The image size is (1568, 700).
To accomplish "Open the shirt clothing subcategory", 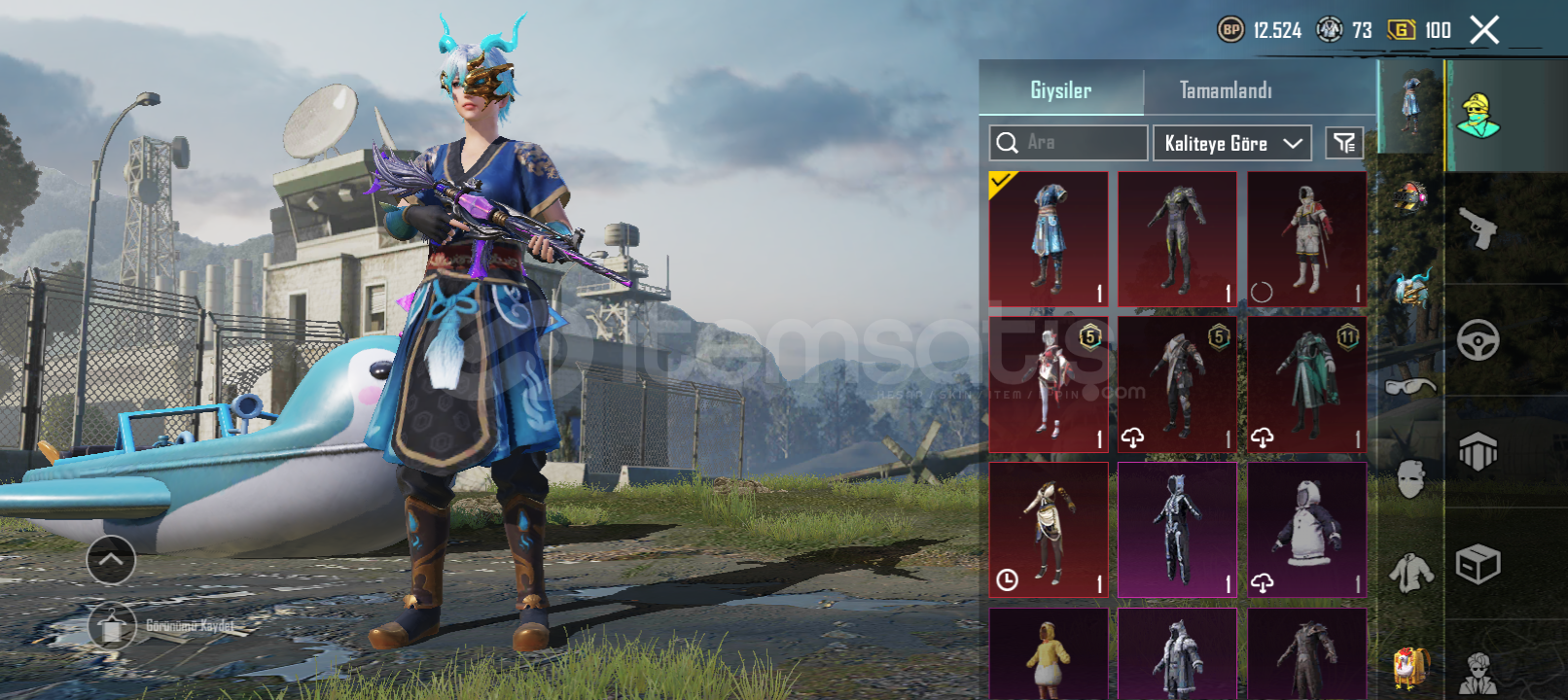I will tap(1409, 573).
